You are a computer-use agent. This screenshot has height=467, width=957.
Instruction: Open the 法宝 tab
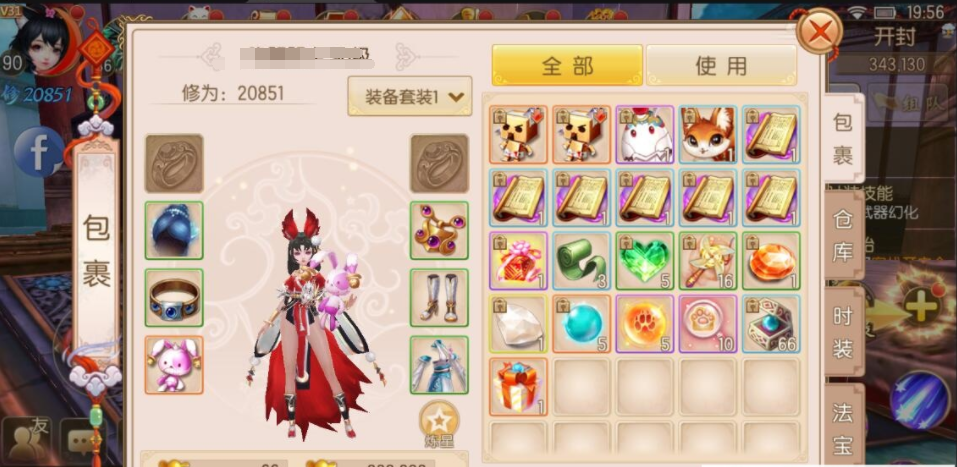tap(844, 424)
